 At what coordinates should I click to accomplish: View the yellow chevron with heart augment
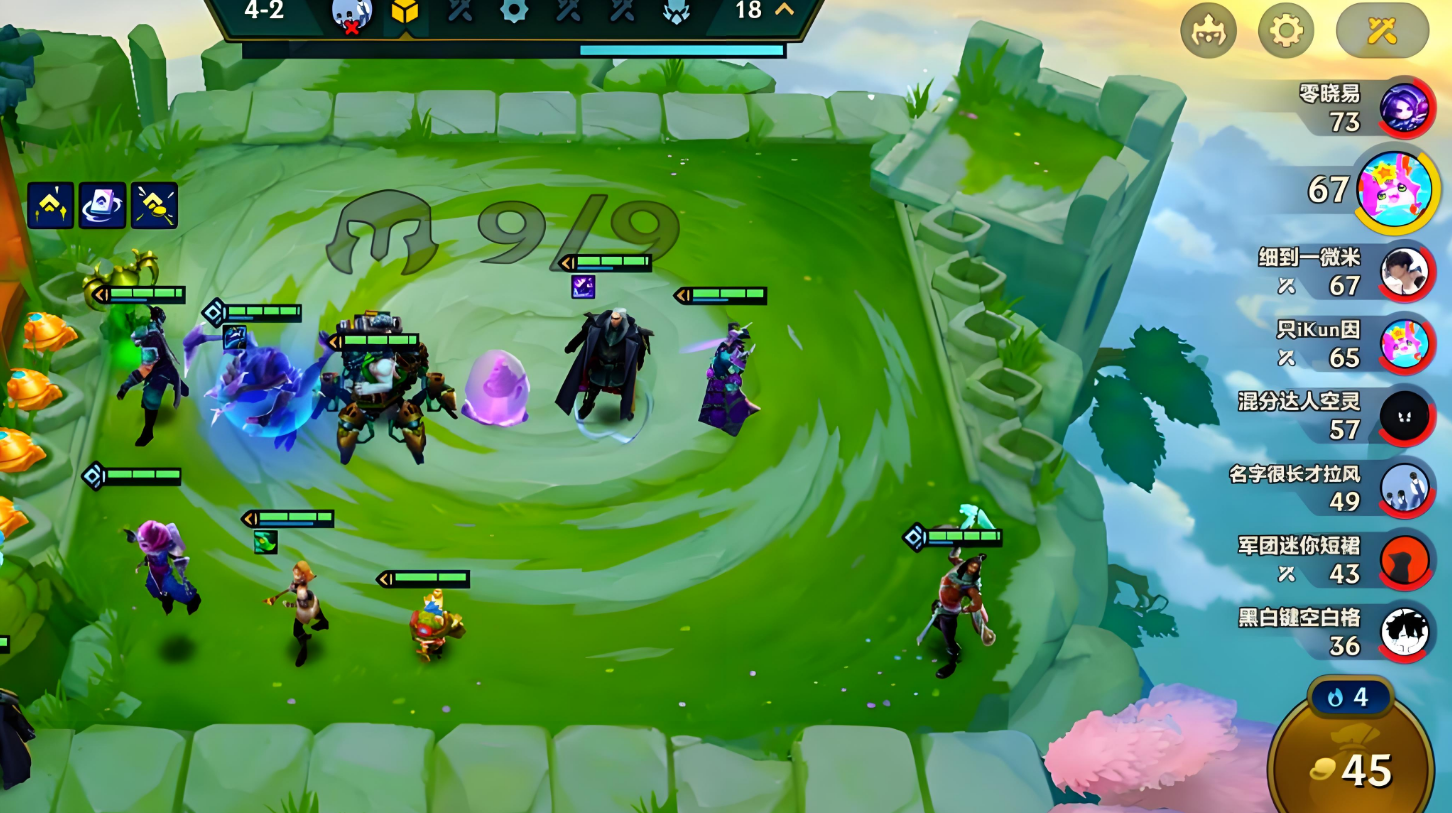tap(50, 205)
